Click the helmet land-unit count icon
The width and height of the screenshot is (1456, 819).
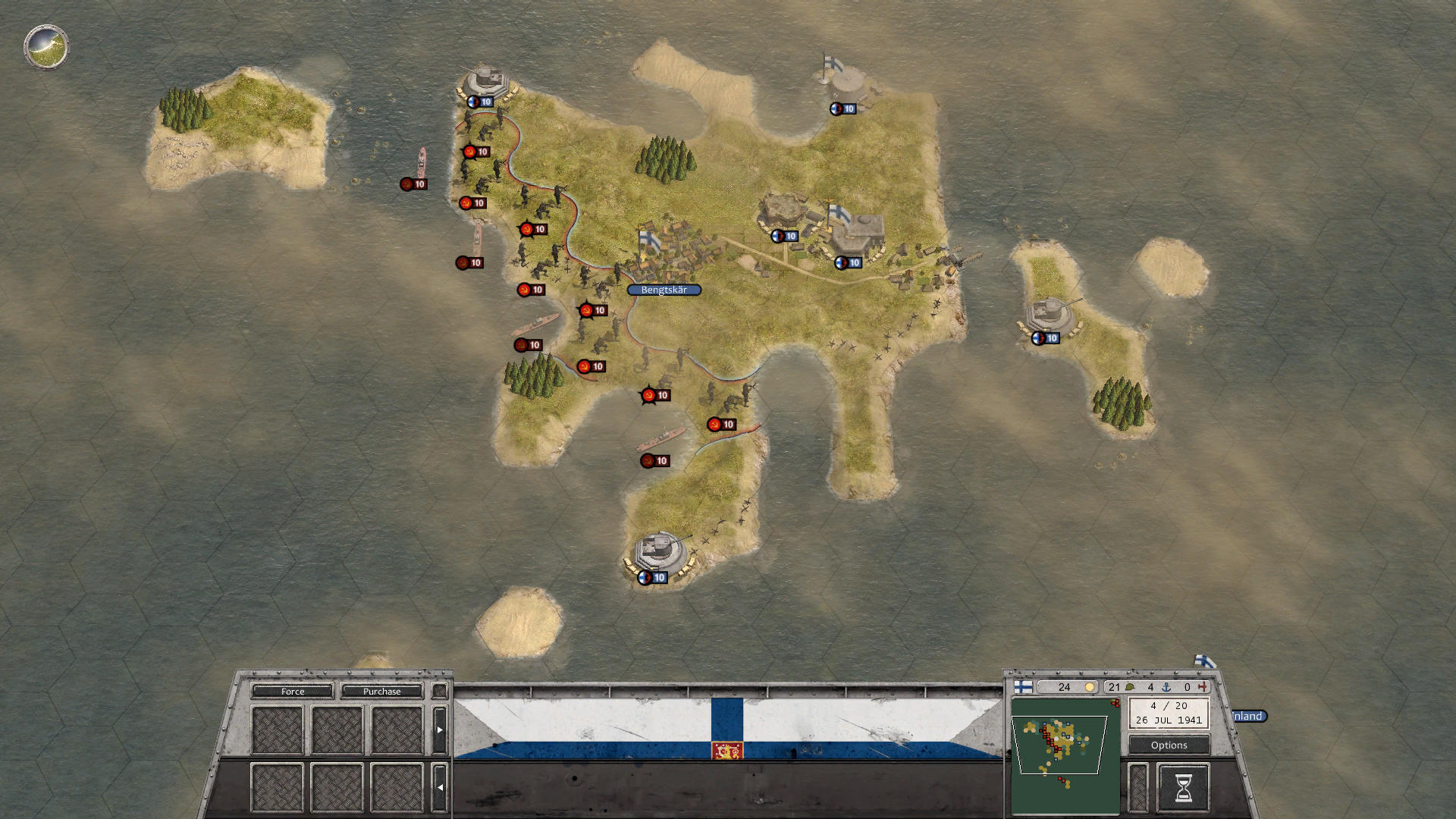(1129, 687)
